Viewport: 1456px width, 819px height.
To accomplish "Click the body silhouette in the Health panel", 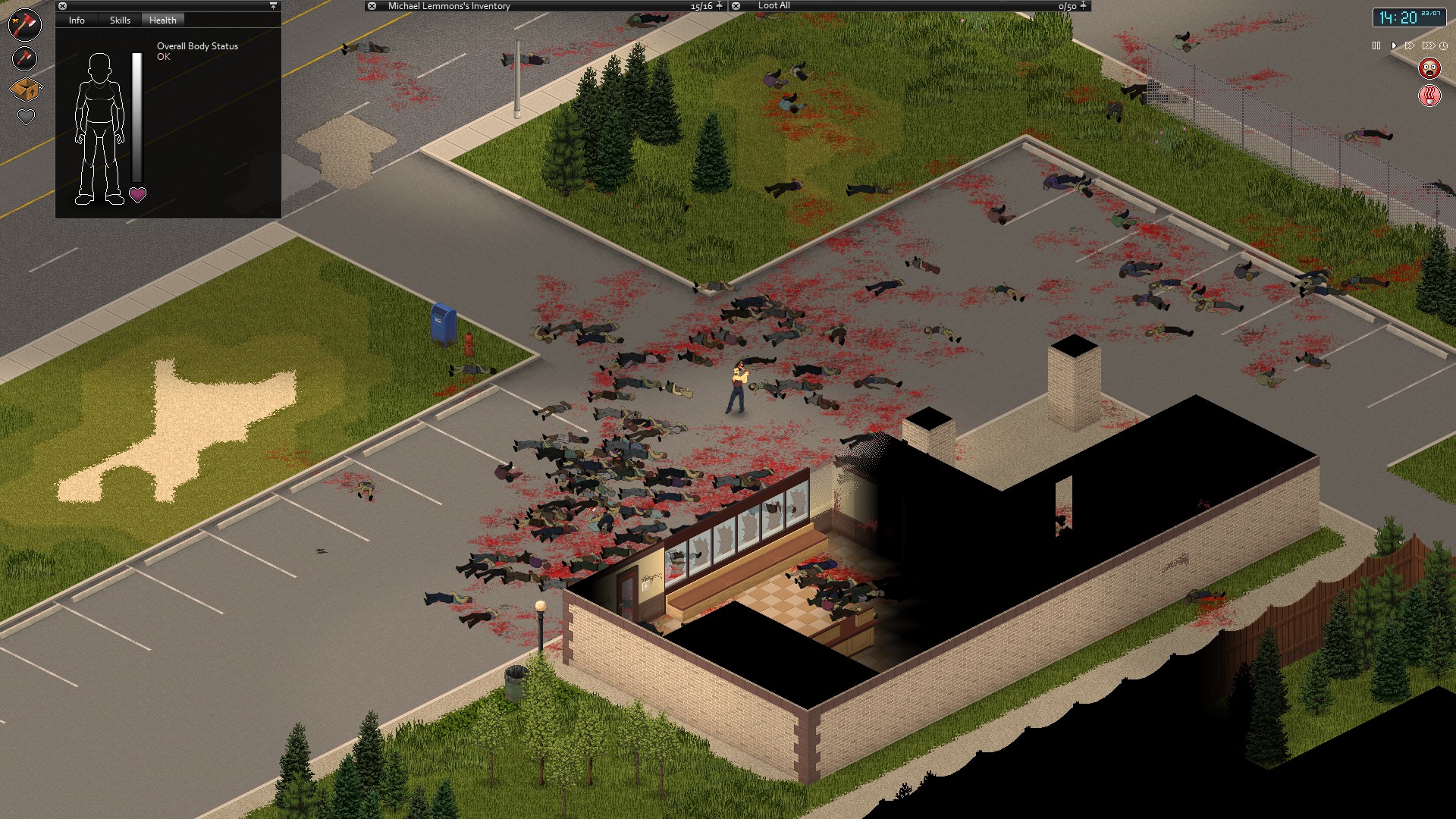I will pos(101,125).
